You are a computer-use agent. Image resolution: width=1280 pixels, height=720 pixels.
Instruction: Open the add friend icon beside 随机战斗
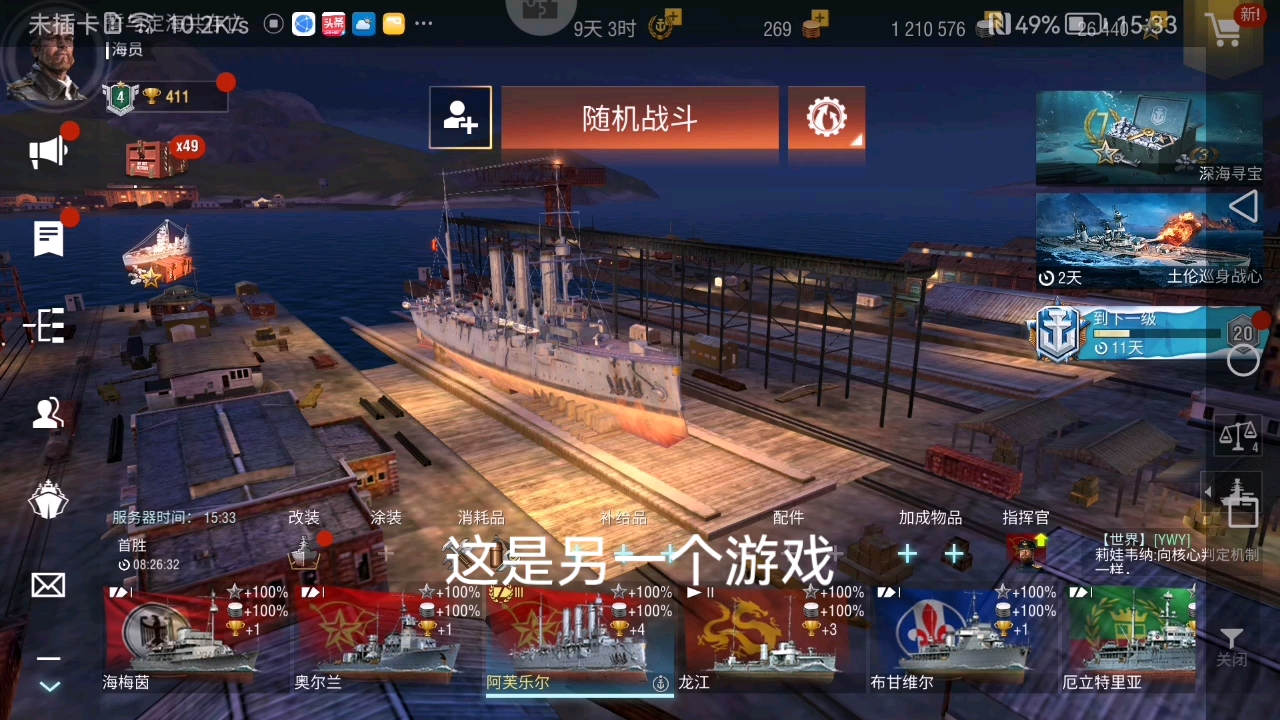point(460,117)
